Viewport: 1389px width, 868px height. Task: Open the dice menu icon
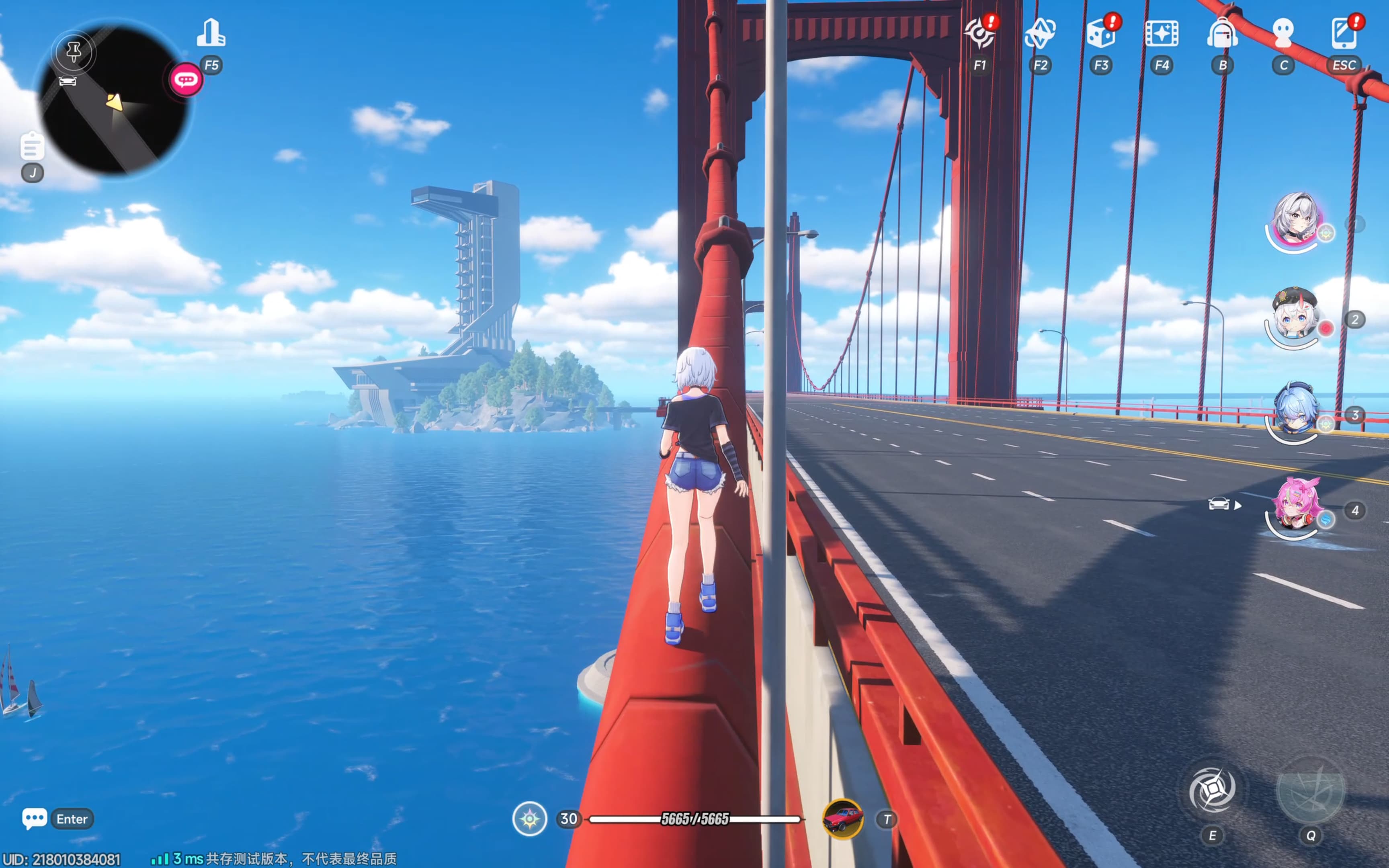tap(1101, 33)
